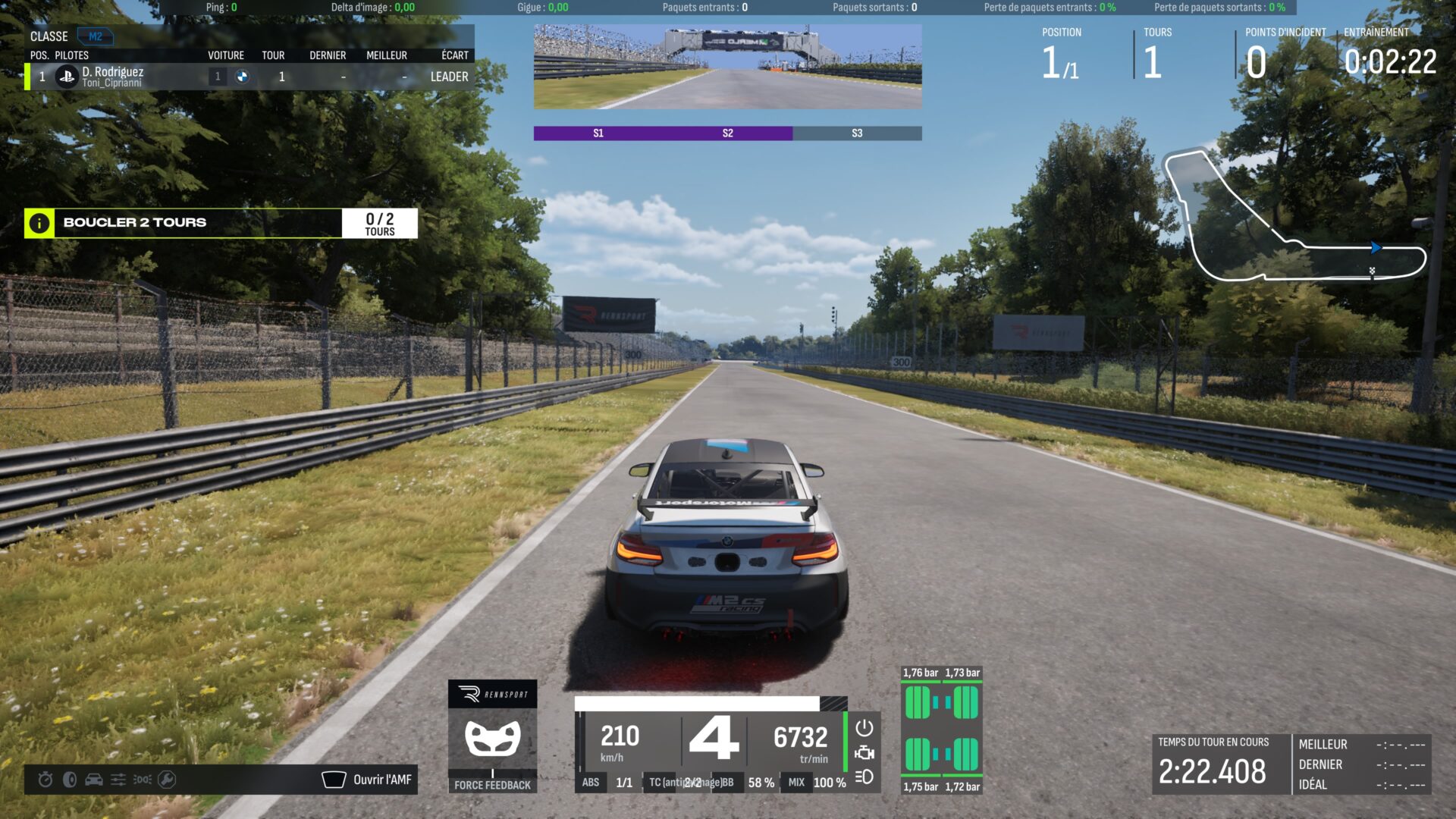
Task: Open the wrench repair icon
Action: [167, 780]
